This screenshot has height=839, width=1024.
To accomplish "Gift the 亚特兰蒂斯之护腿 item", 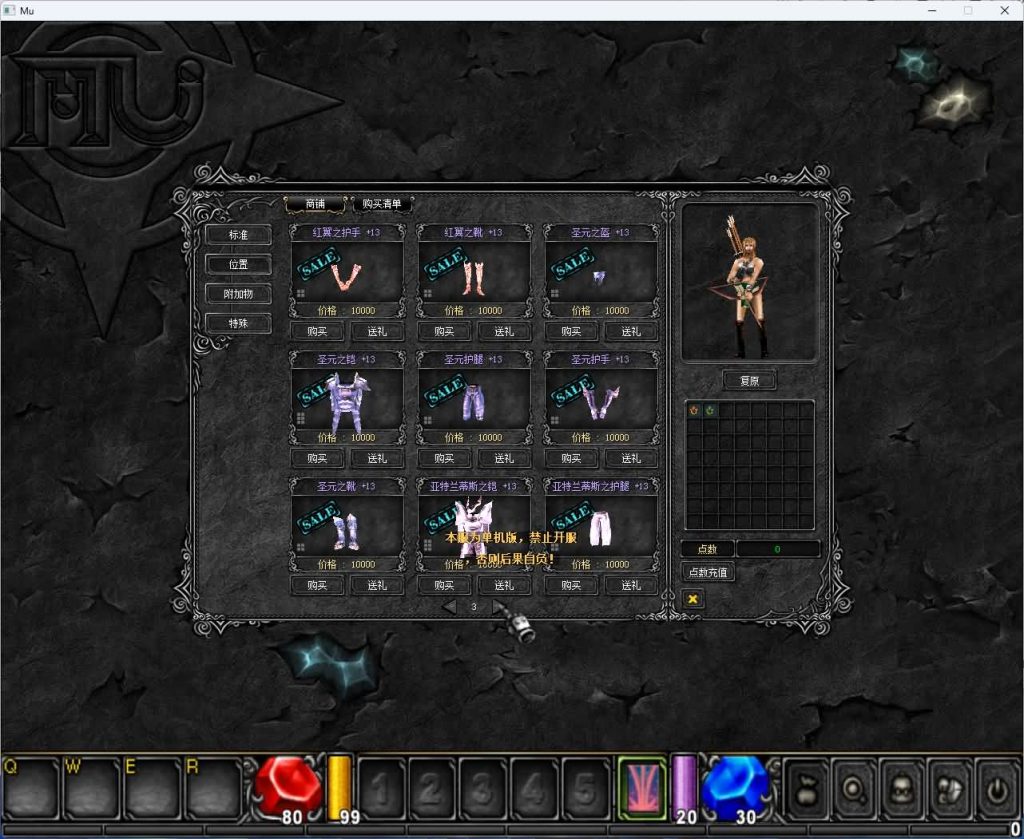I will (631, 586).
